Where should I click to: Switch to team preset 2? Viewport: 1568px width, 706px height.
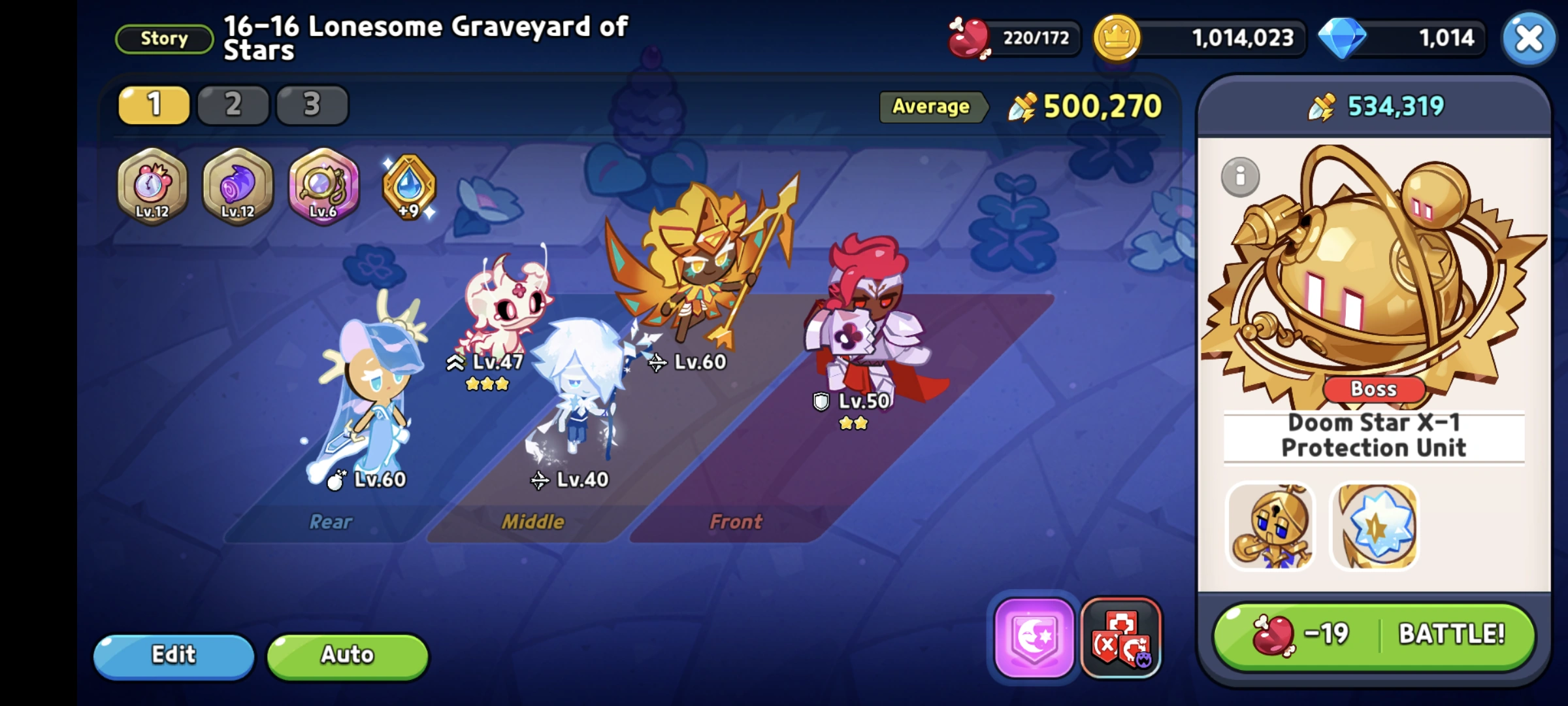tap(233, 105)
